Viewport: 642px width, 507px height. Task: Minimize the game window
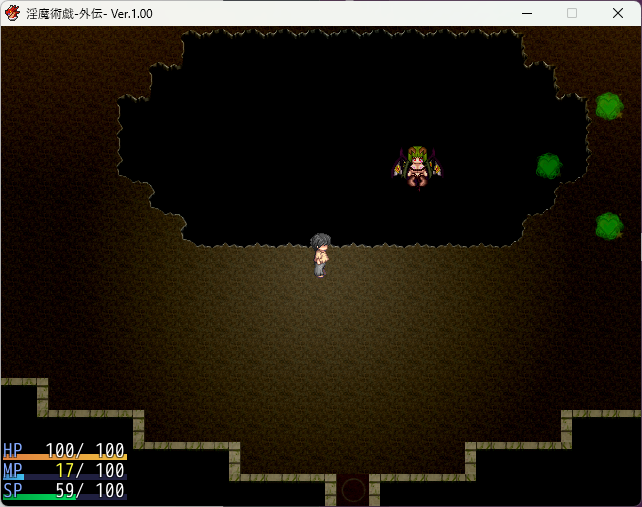(x=526, y=13)
